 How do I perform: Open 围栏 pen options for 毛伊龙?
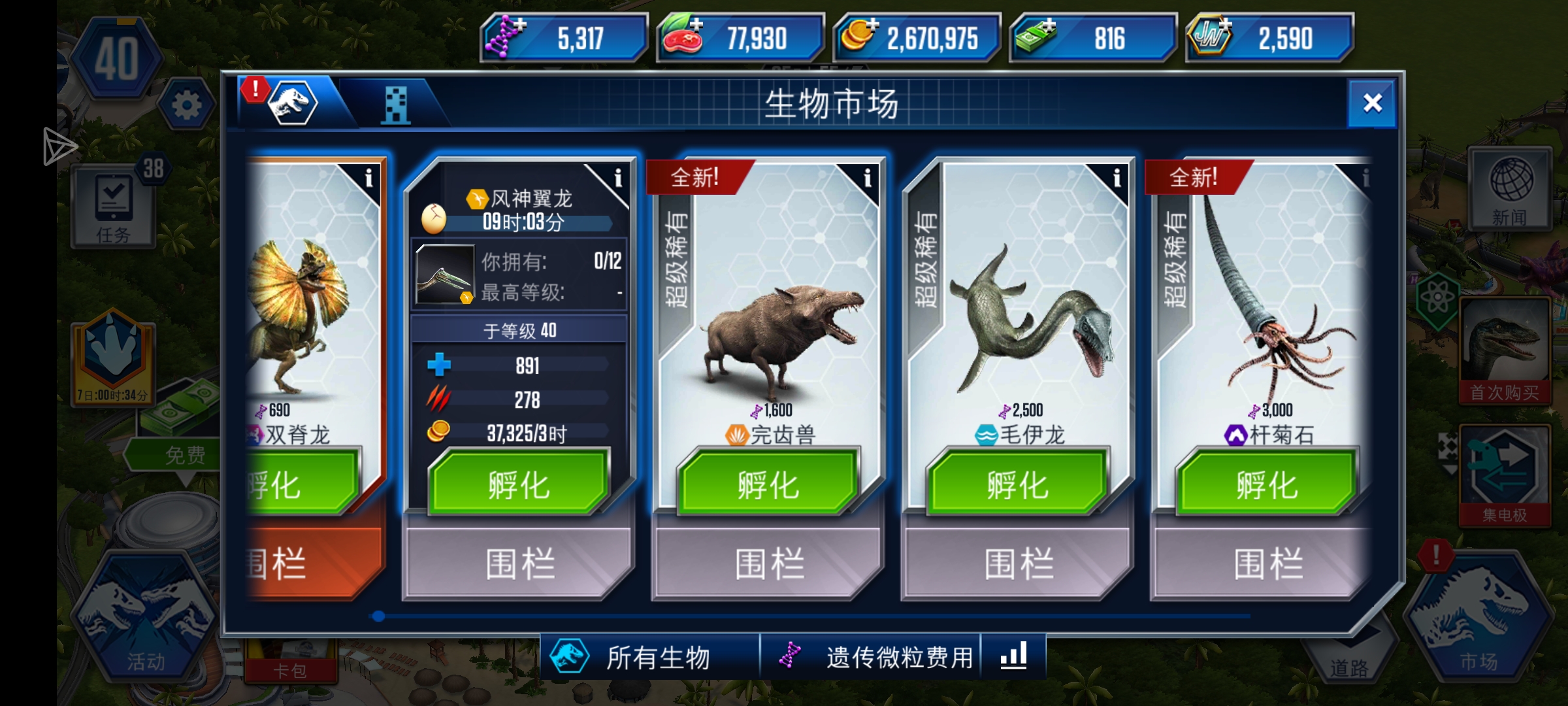tap(1017, 563)
